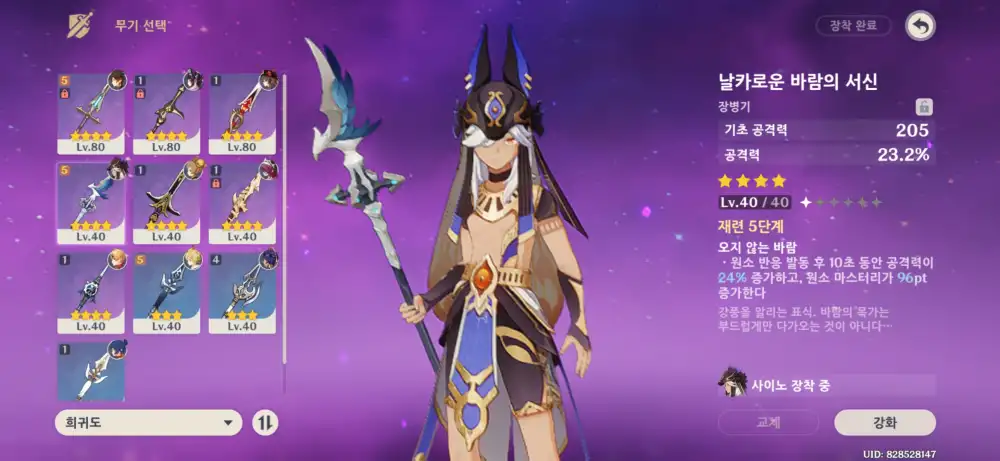Click the return arrow button
This screenshot has height=461, width=1000.
(x=919, y=26)
